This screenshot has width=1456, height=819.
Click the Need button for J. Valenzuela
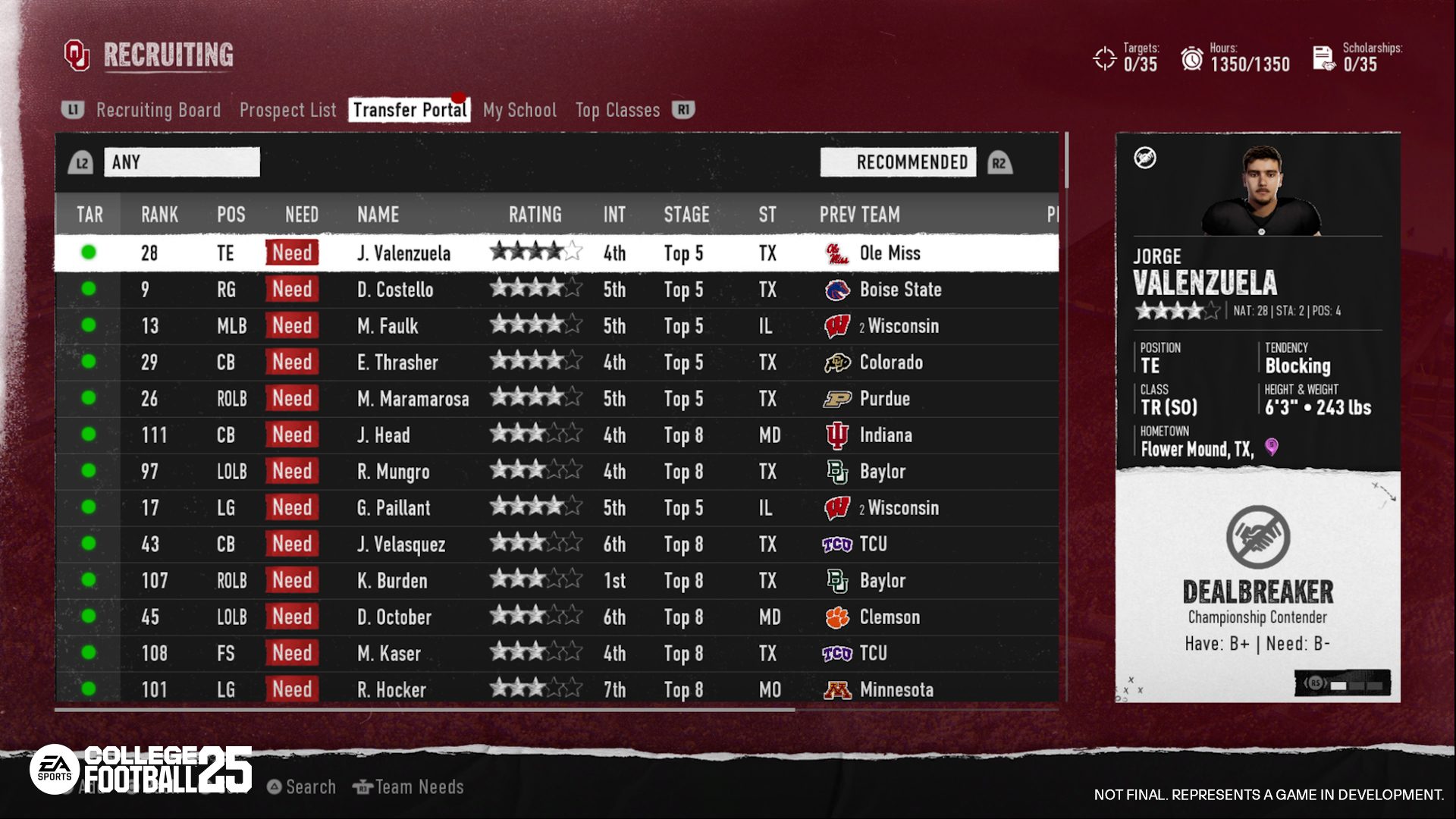[x=292, y=253]
